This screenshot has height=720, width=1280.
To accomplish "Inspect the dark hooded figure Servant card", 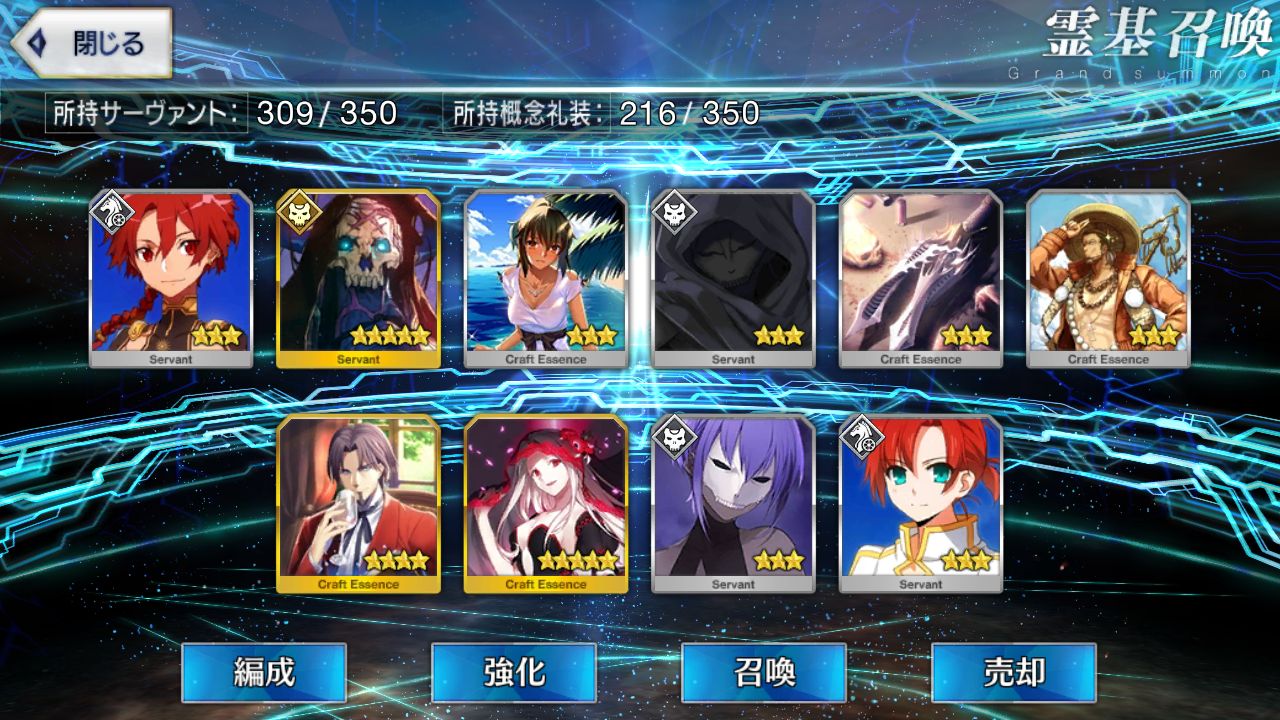I will pos(733,278).
